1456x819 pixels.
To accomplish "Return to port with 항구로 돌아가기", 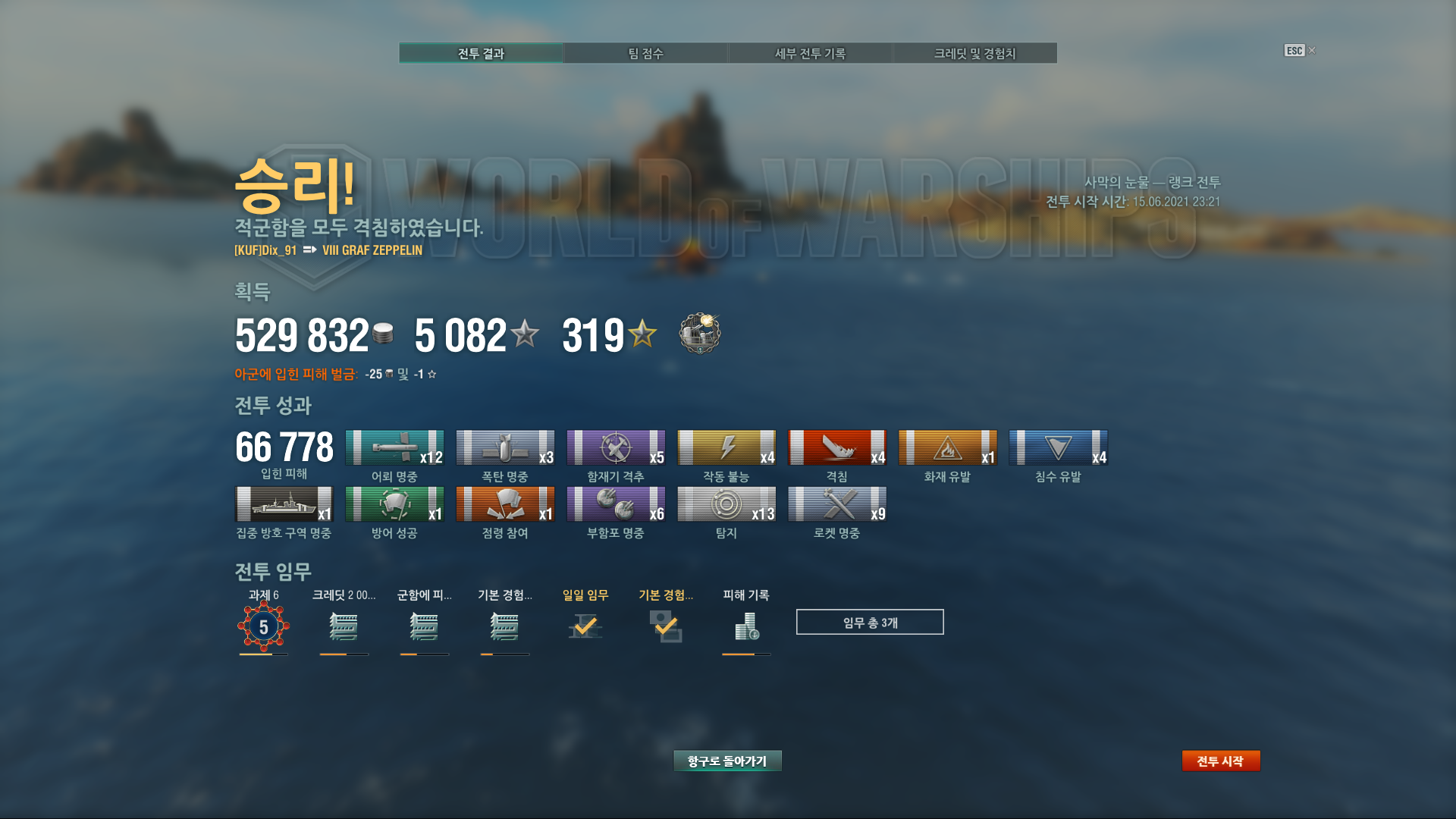I will [727, 761].
